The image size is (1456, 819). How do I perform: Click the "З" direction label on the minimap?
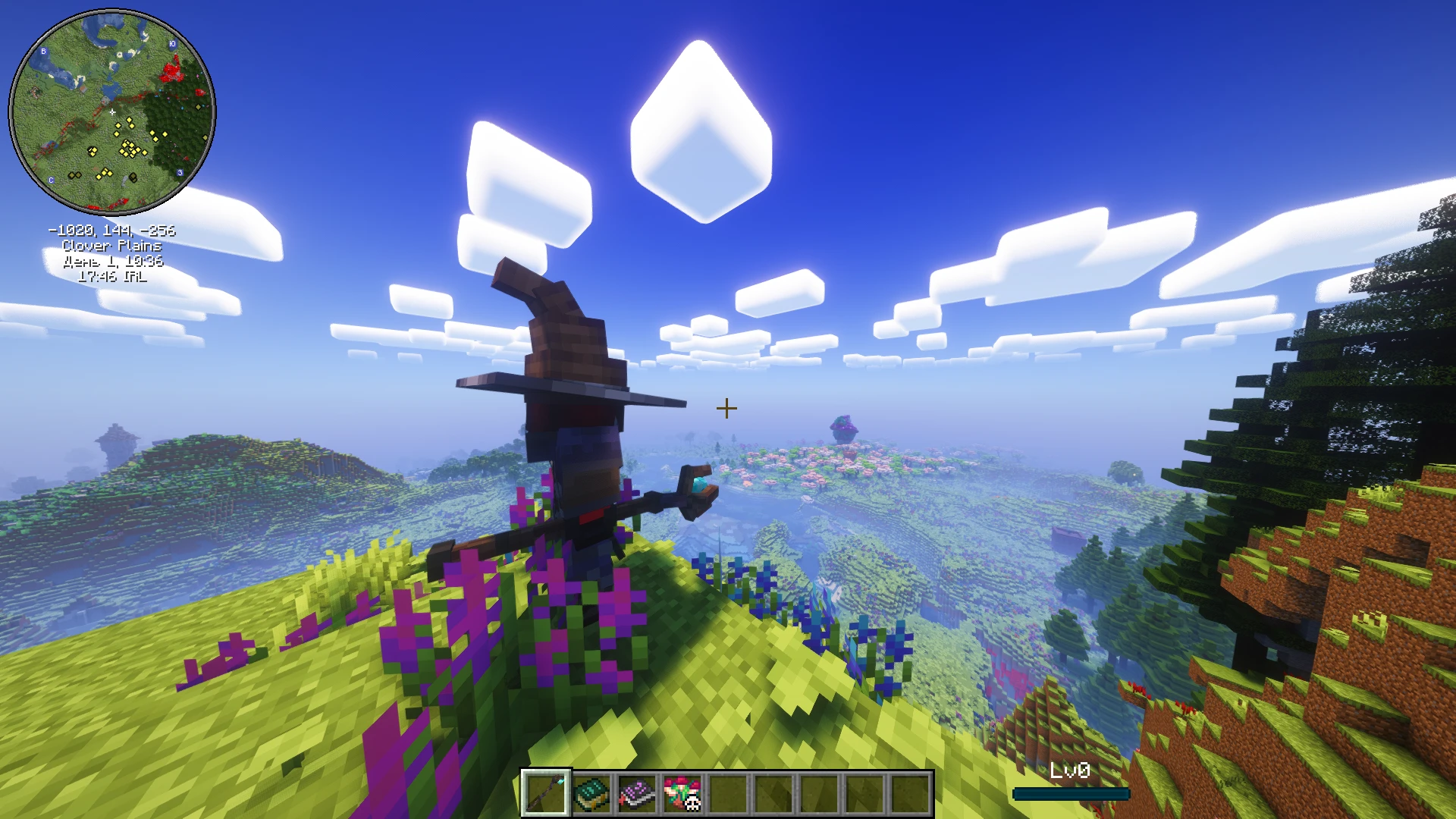click(x=180, y=173)
